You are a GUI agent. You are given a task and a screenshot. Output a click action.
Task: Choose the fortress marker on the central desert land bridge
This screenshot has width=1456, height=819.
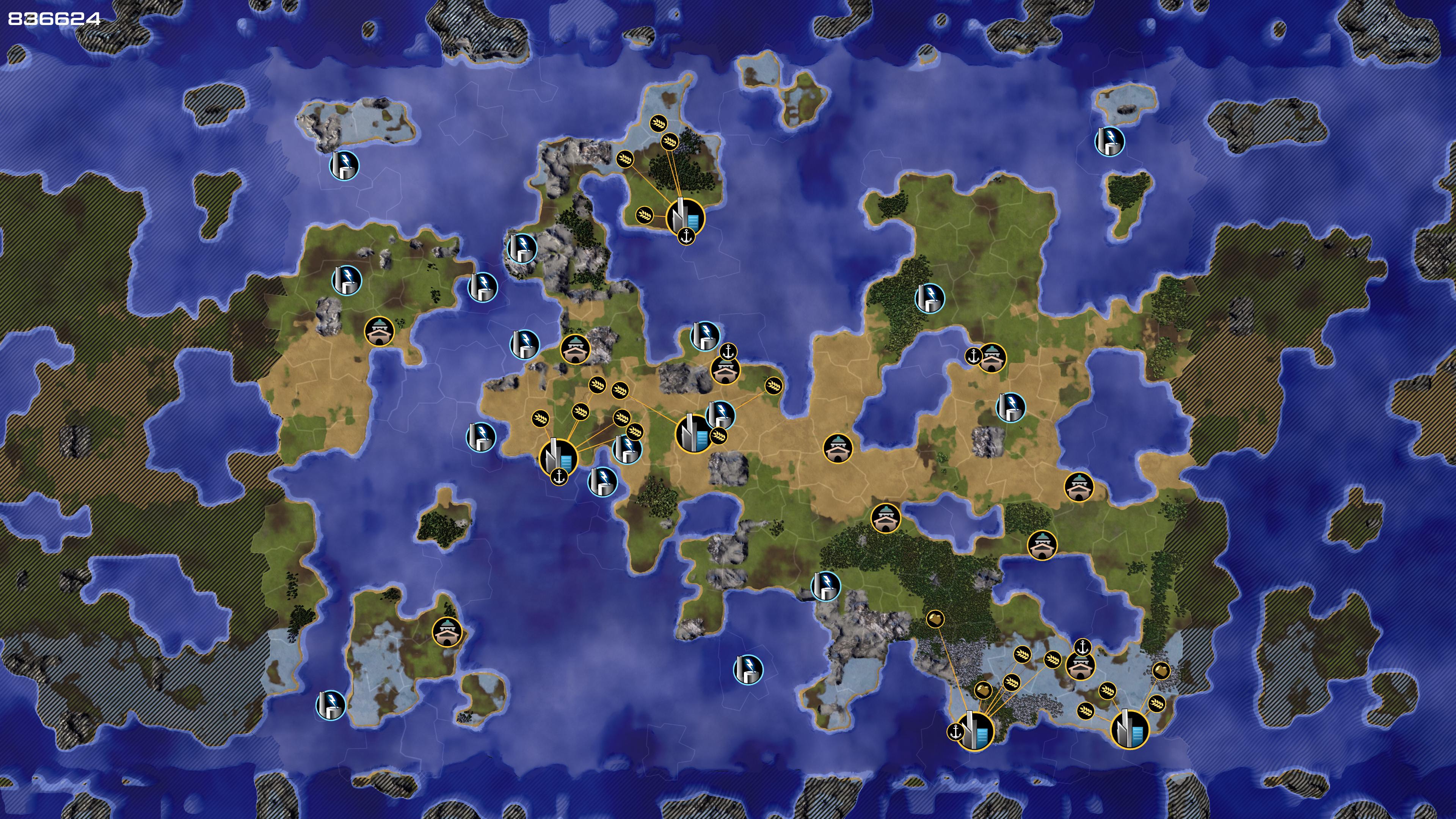click(837, 448)
